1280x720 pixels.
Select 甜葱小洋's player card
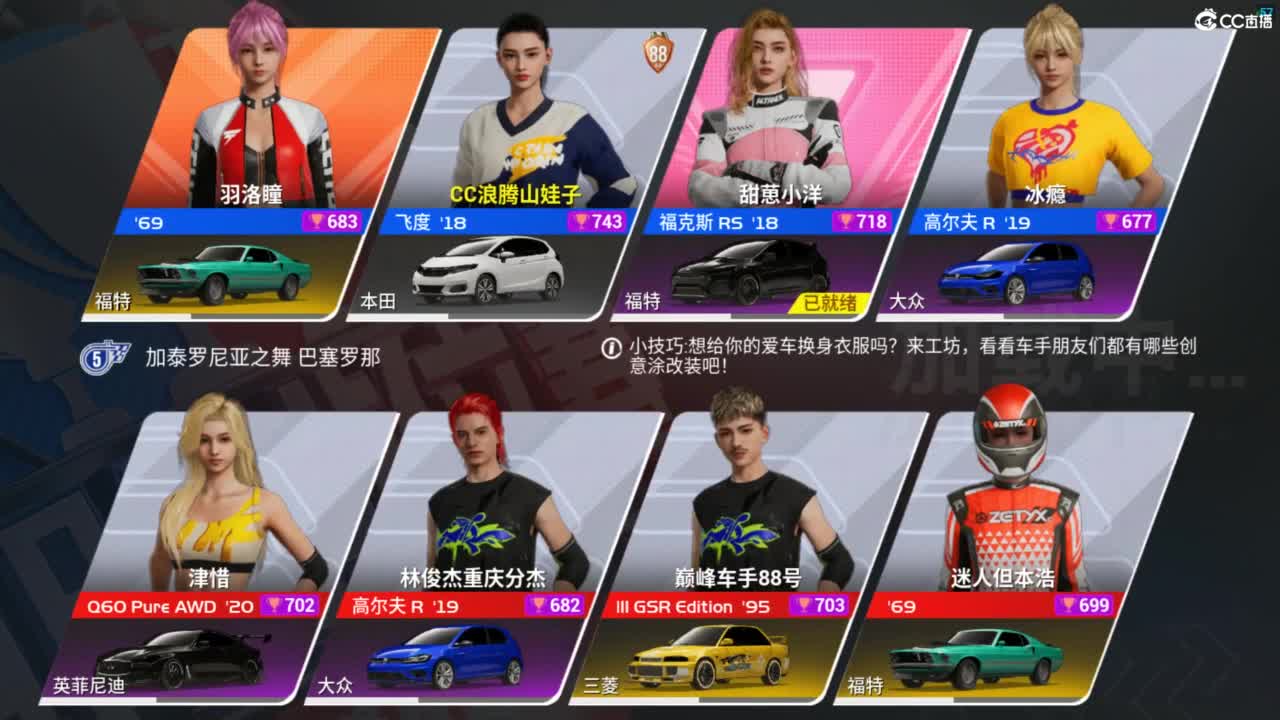(780, 110)
